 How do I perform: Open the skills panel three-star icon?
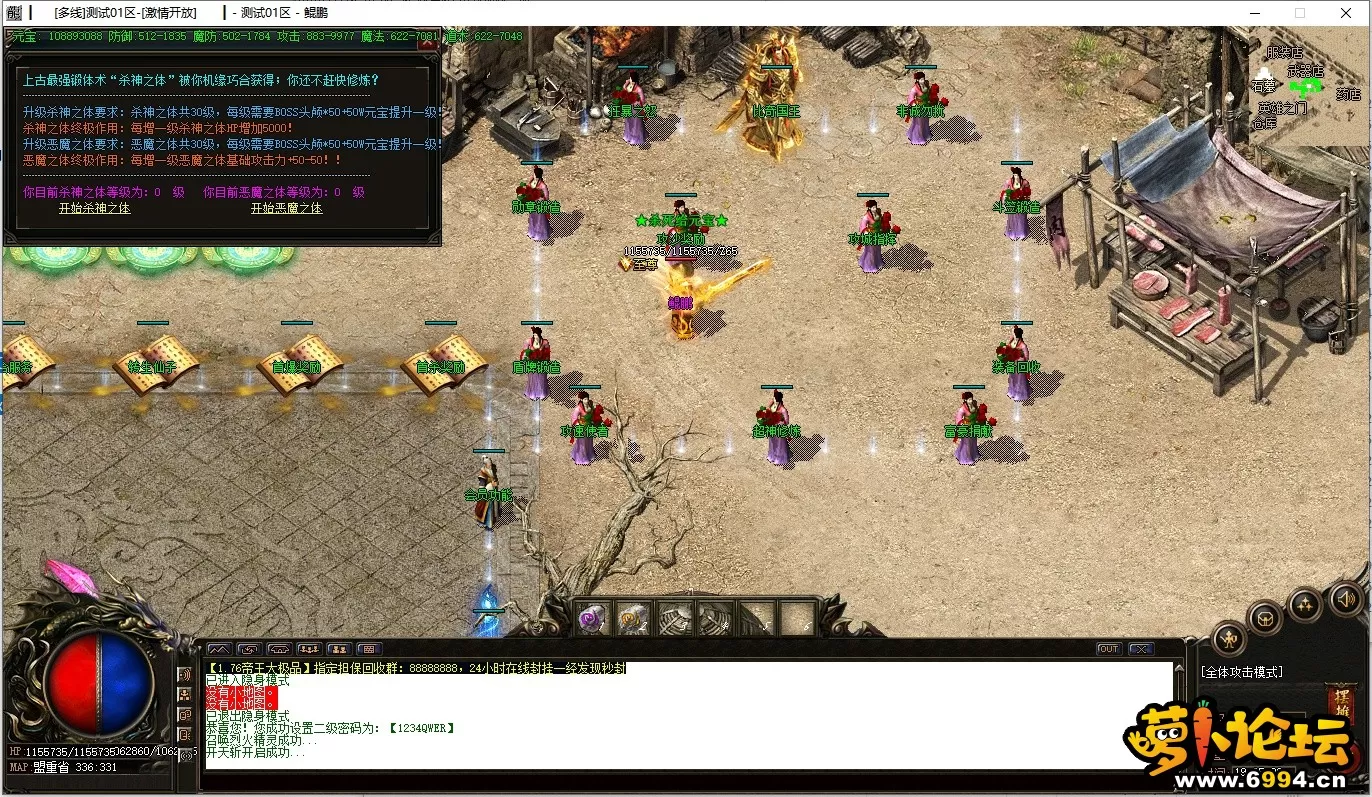(x=1305, y=604)
